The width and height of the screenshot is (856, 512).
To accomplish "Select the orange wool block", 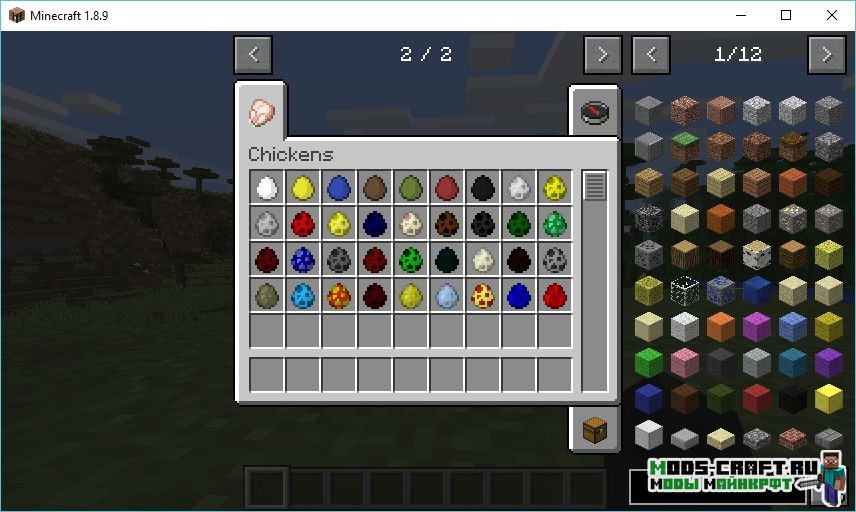I will [720, 326].
